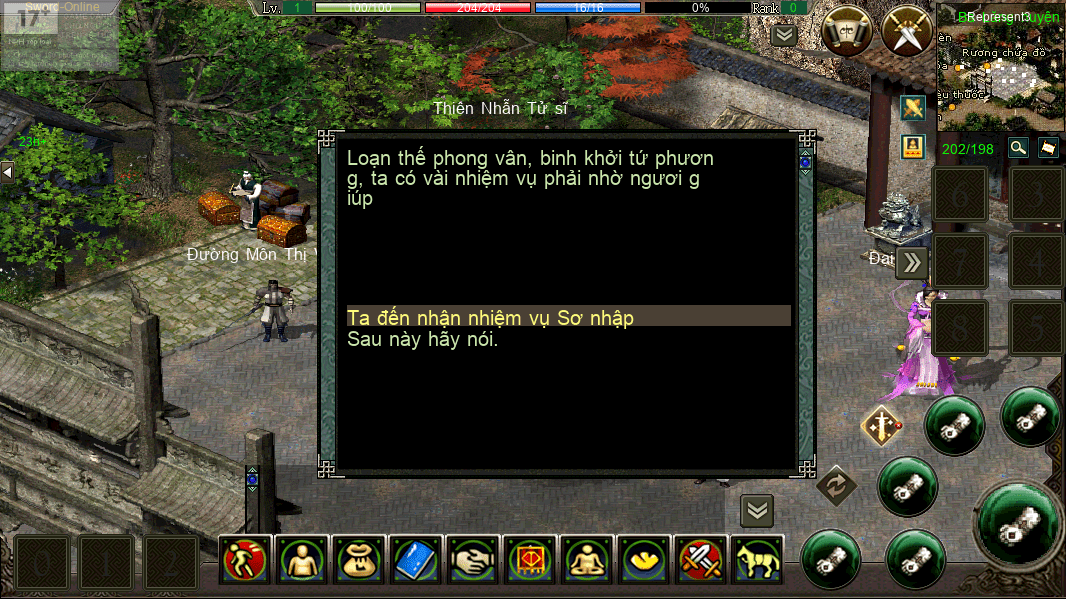Viewport: 1066px width, 599px height.
Task: Click the handshake trade icon
Action: coord(470,559)
